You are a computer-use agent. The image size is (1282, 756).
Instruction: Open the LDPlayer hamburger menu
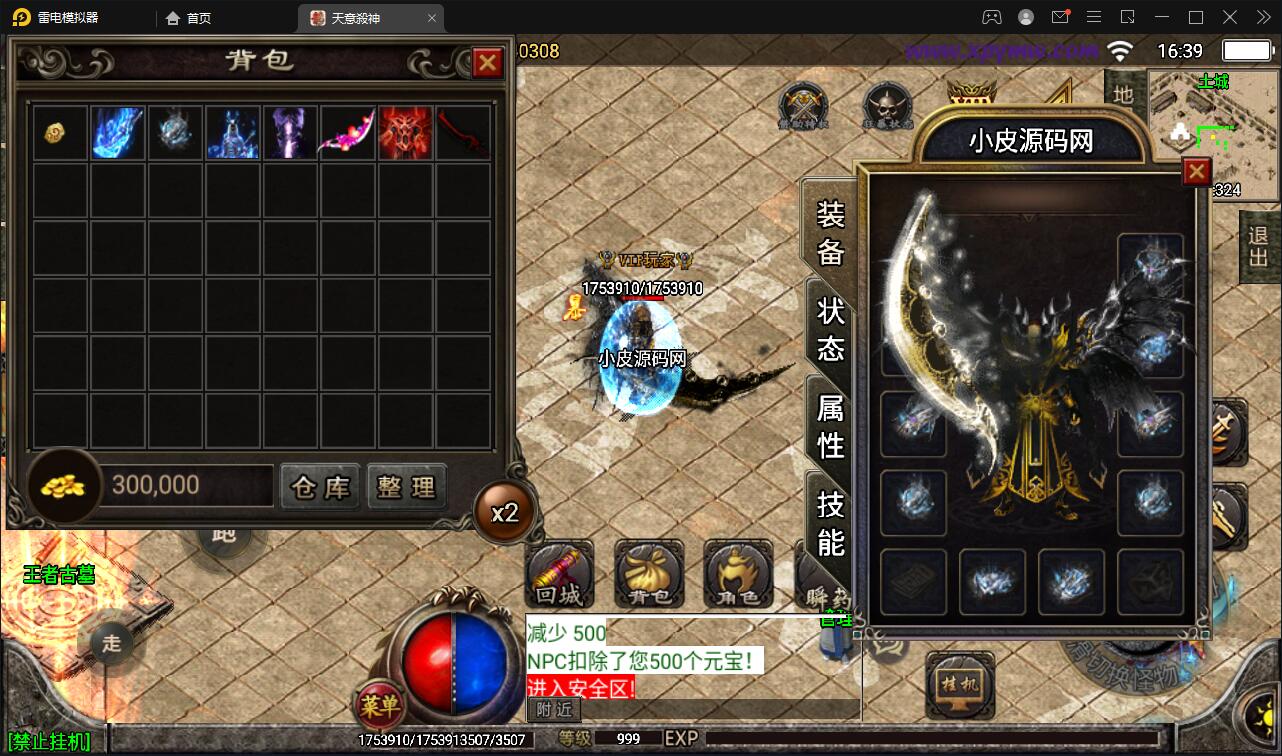point(1094,17)
